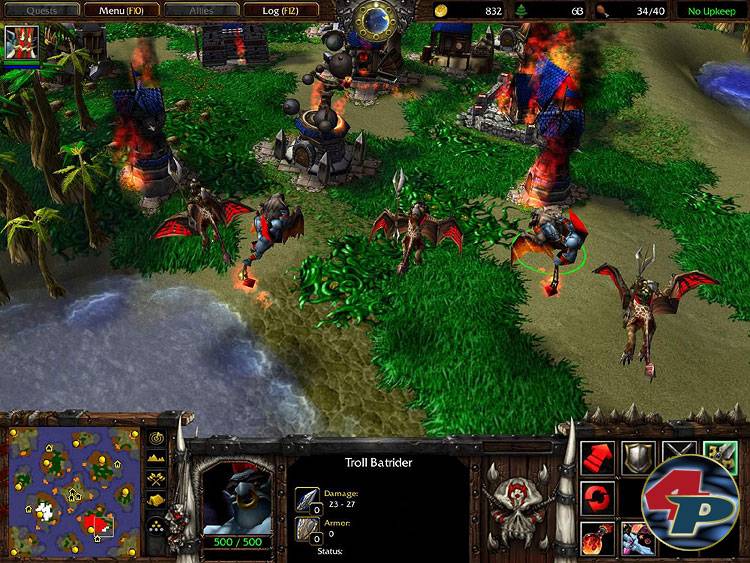
Task: Select the shield command icon
Action: click(638, 459)
